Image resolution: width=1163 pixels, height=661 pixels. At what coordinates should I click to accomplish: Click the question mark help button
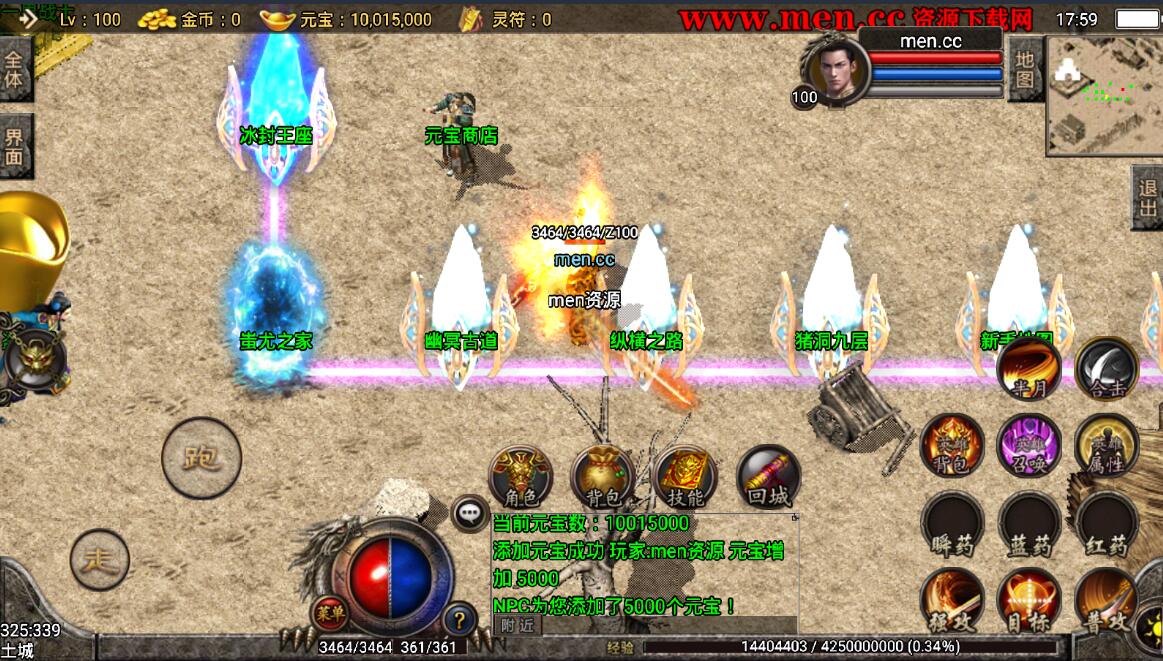point(459,619)
